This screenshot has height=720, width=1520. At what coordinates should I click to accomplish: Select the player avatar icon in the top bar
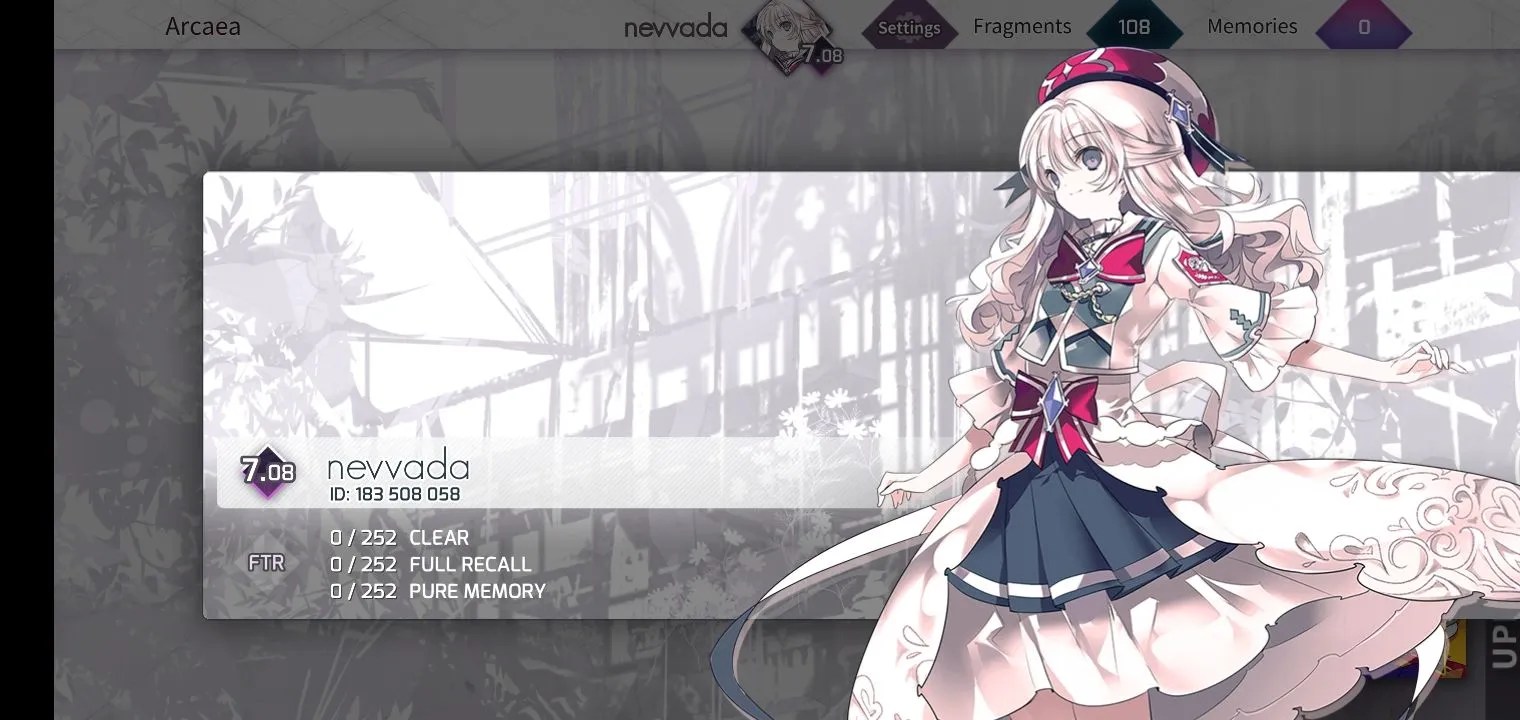click(x=789, y=28)
